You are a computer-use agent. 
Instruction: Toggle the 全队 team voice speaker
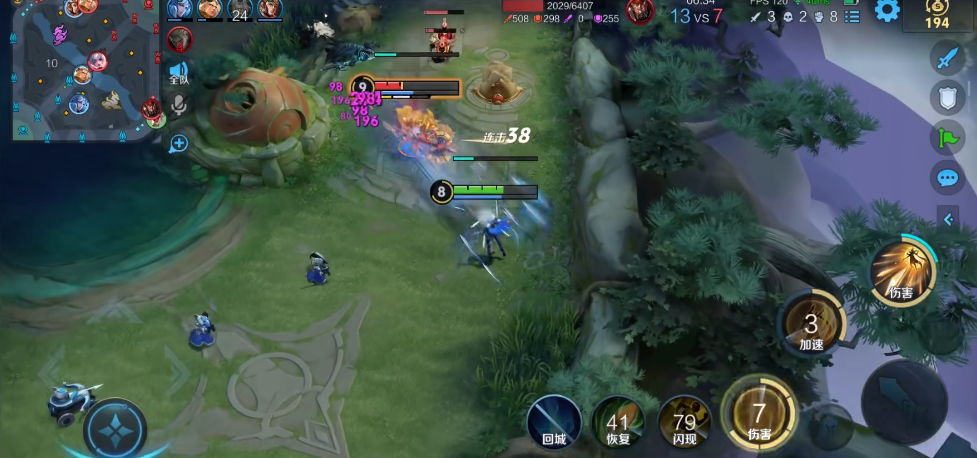178,72
